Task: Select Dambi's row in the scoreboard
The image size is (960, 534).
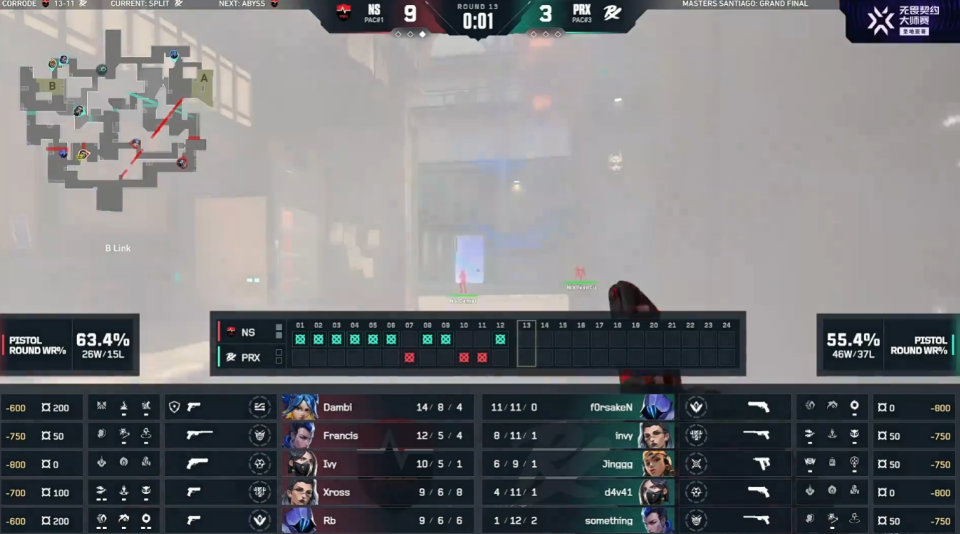Action: point(380,407)
